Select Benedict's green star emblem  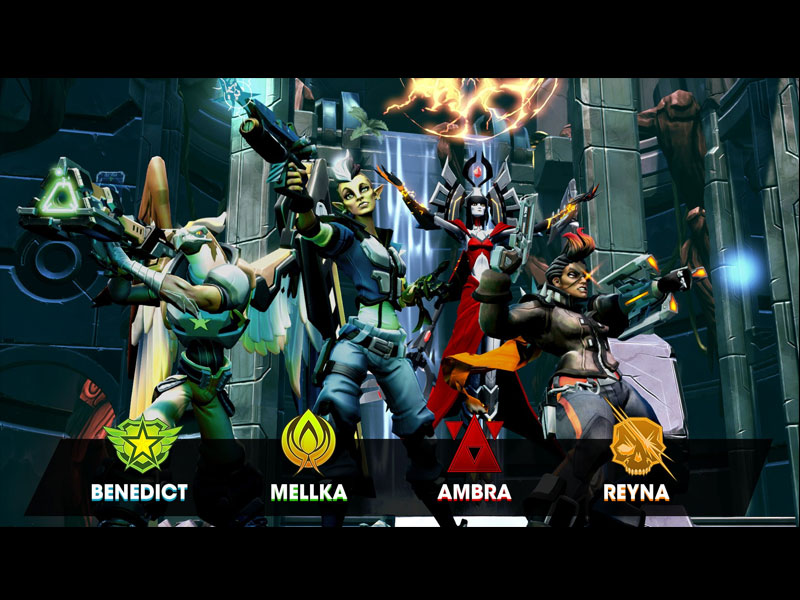[x=142, y=444]
